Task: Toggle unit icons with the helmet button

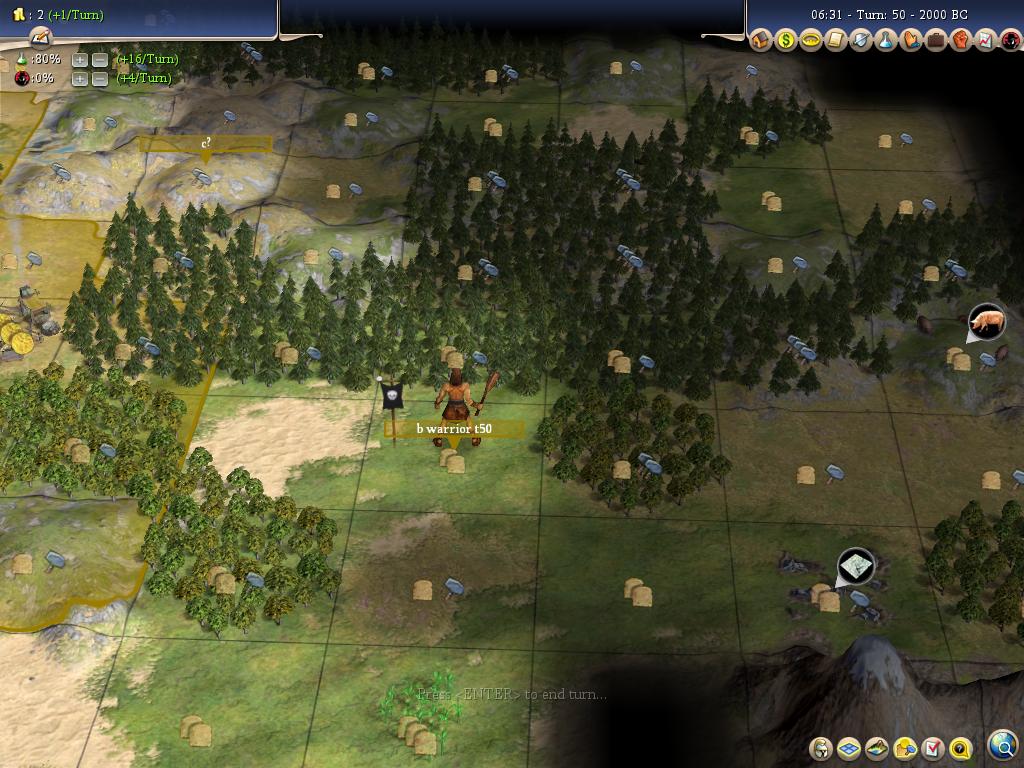Action: point(821,748)
